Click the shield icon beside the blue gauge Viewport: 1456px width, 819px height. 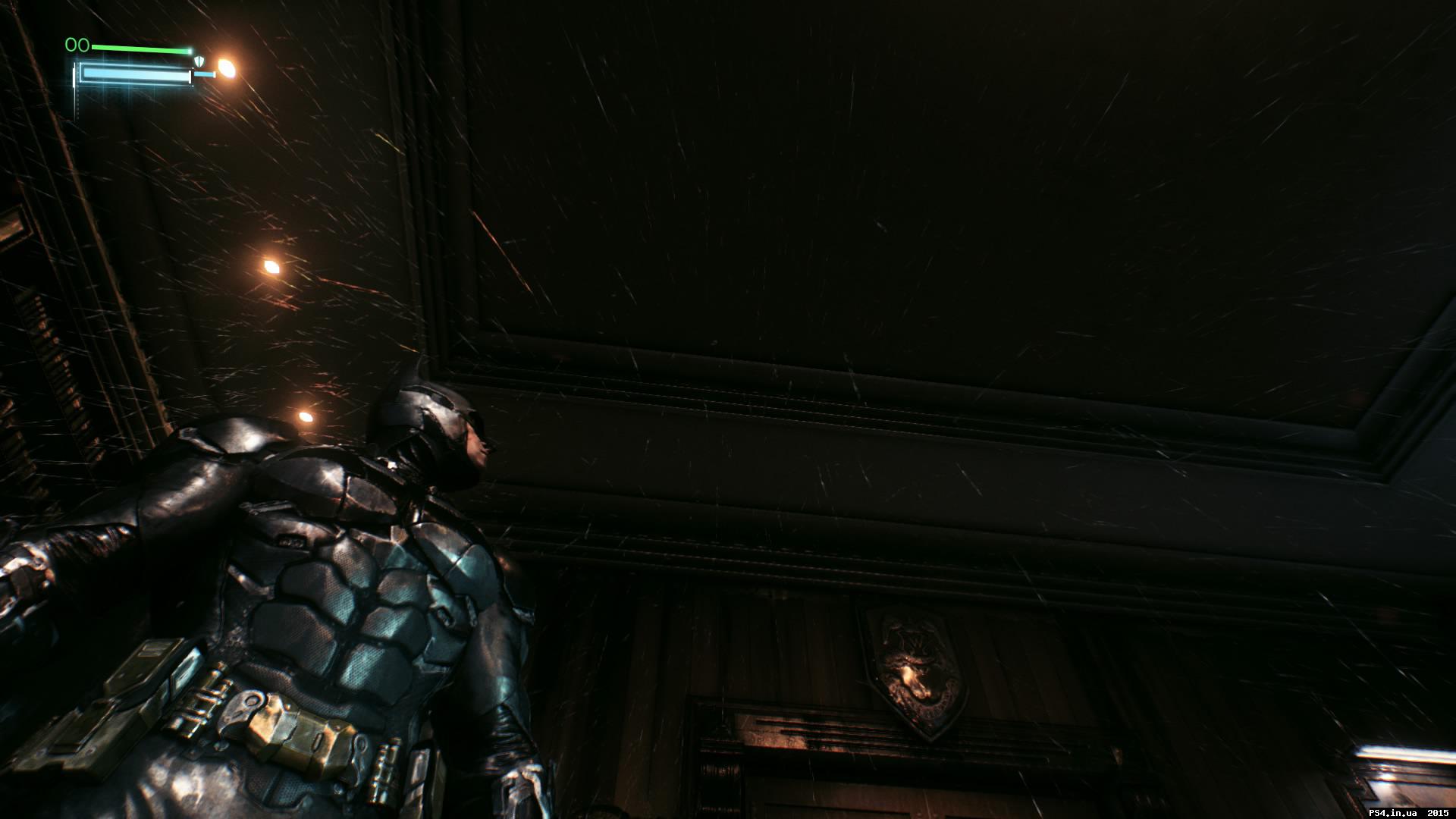[x=199, y=61]
